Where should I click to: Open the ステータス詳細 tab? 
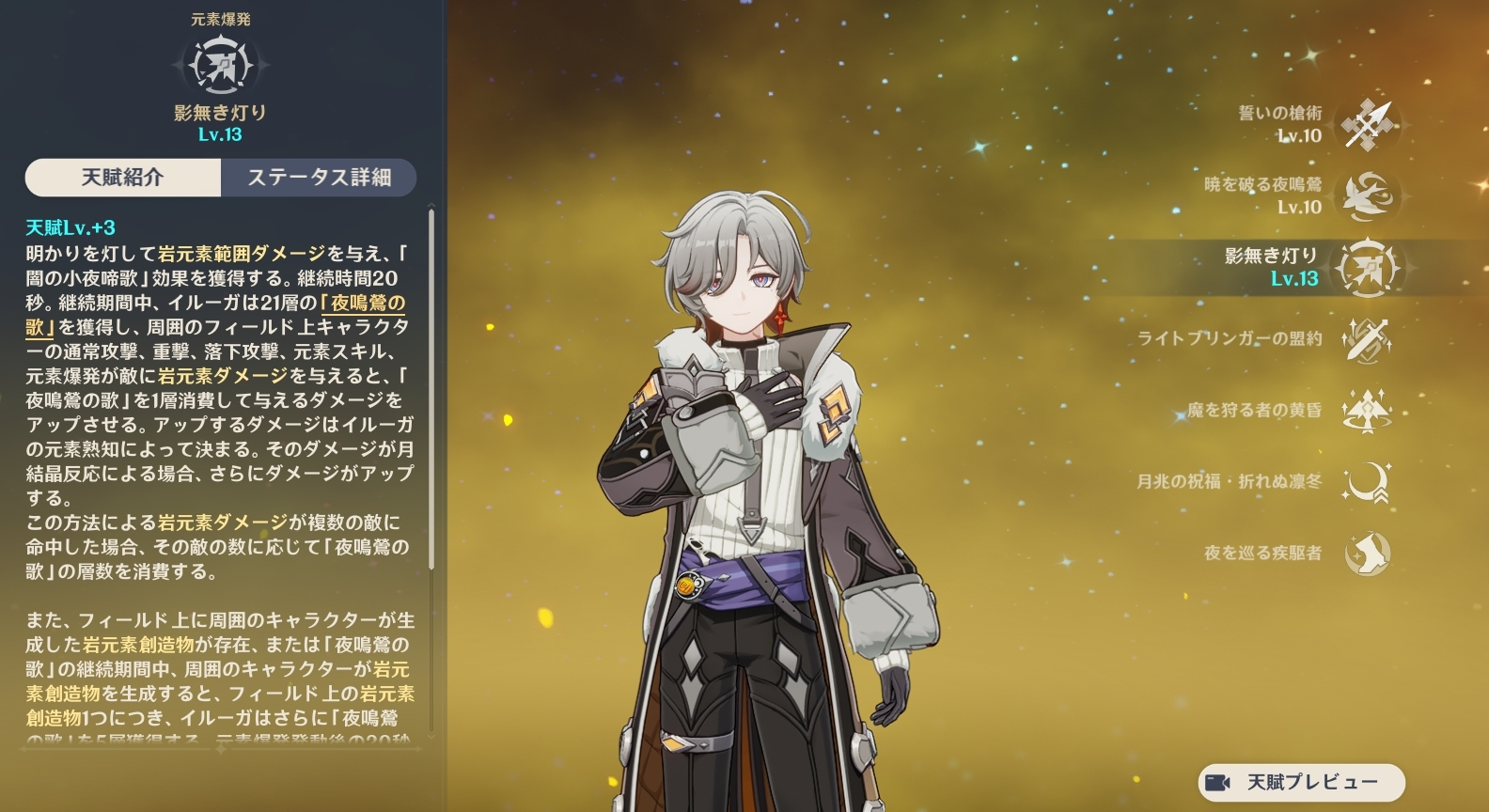319,178
